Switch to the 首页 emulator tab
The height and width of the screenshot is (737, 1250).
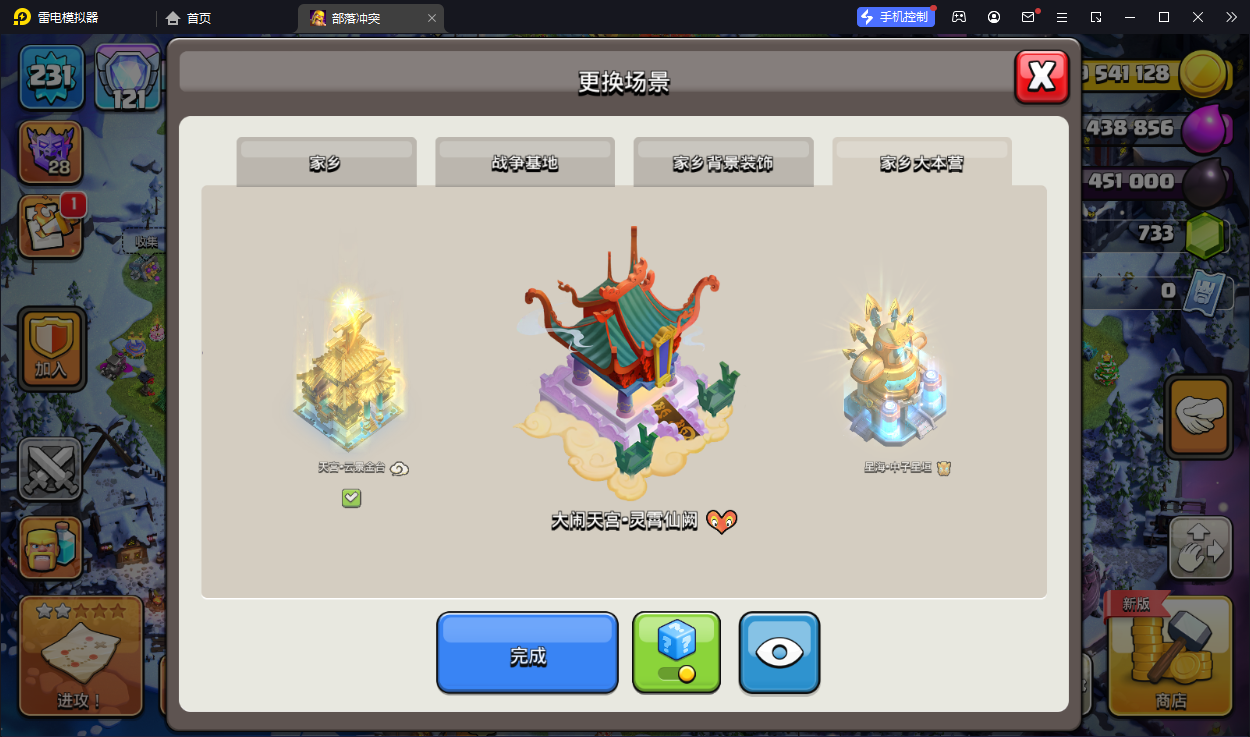coord(189,18)
